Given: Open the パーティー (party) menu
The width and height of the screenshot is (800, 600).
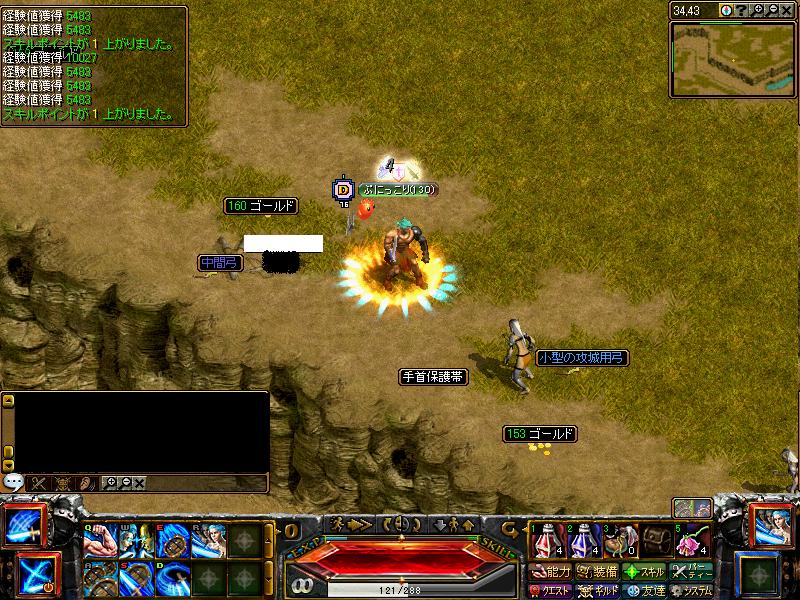Looking at the screenshot, I should 692,572.
